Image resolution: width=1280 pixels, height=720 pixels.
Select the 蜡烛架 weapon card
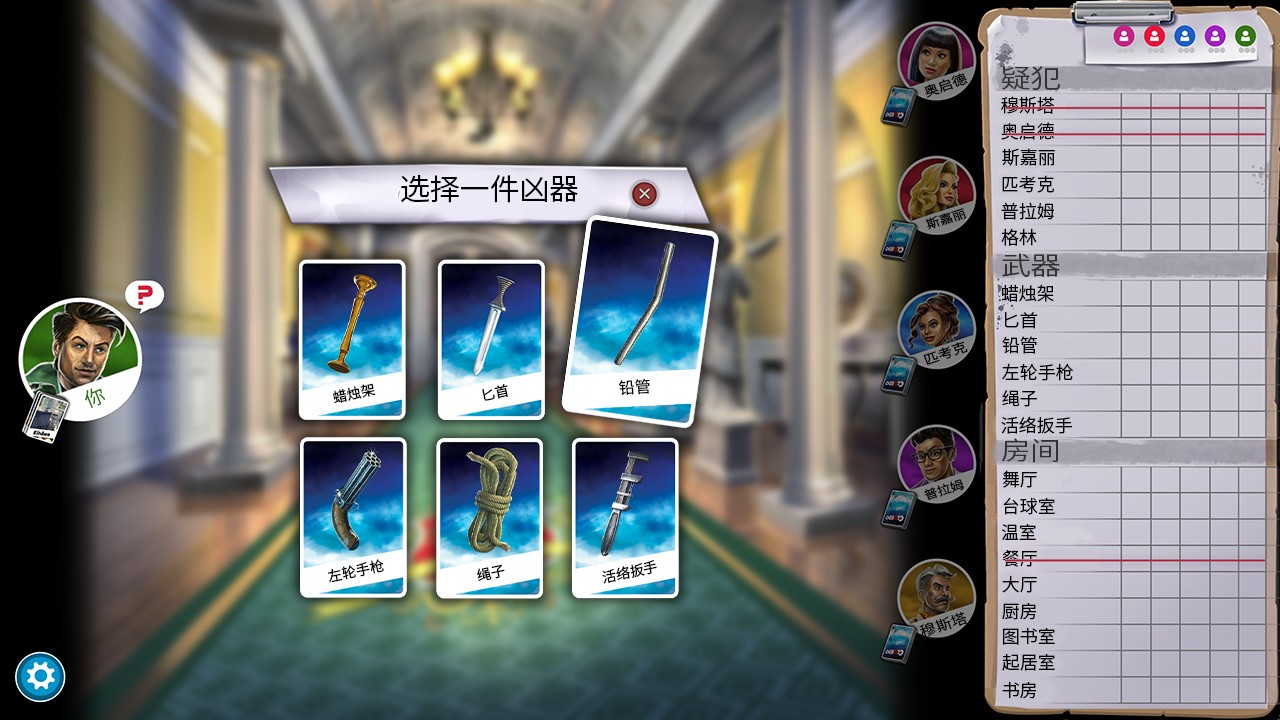352,340
